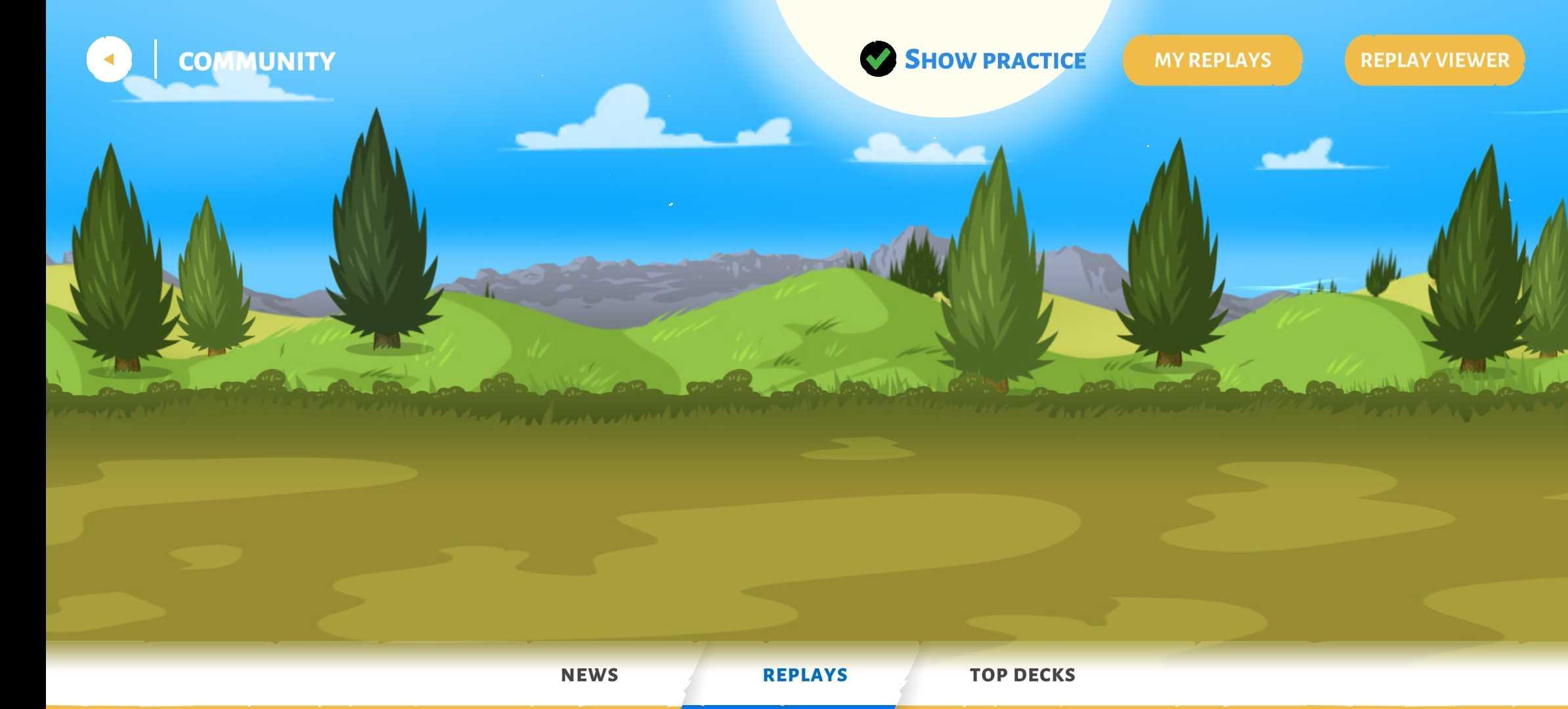The width and height of the screenshot is (1568, 709).
Task: Toggle the Show Practice checkbox
Action: tap(878, 59)
